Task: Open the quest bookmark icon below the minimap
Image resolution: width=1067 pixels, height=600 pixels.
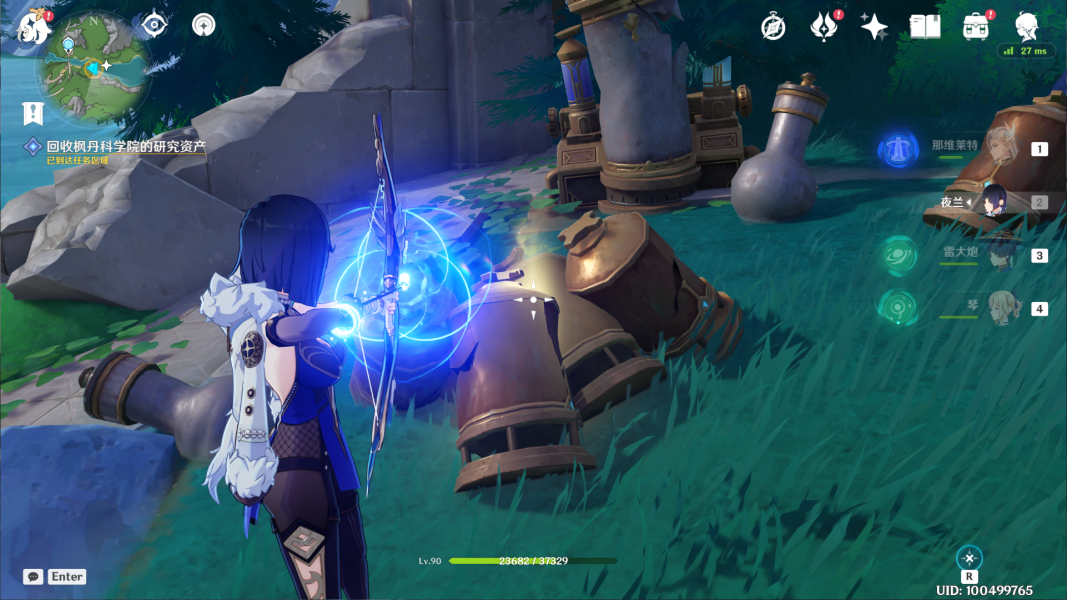Action: [x=34, y=113]
